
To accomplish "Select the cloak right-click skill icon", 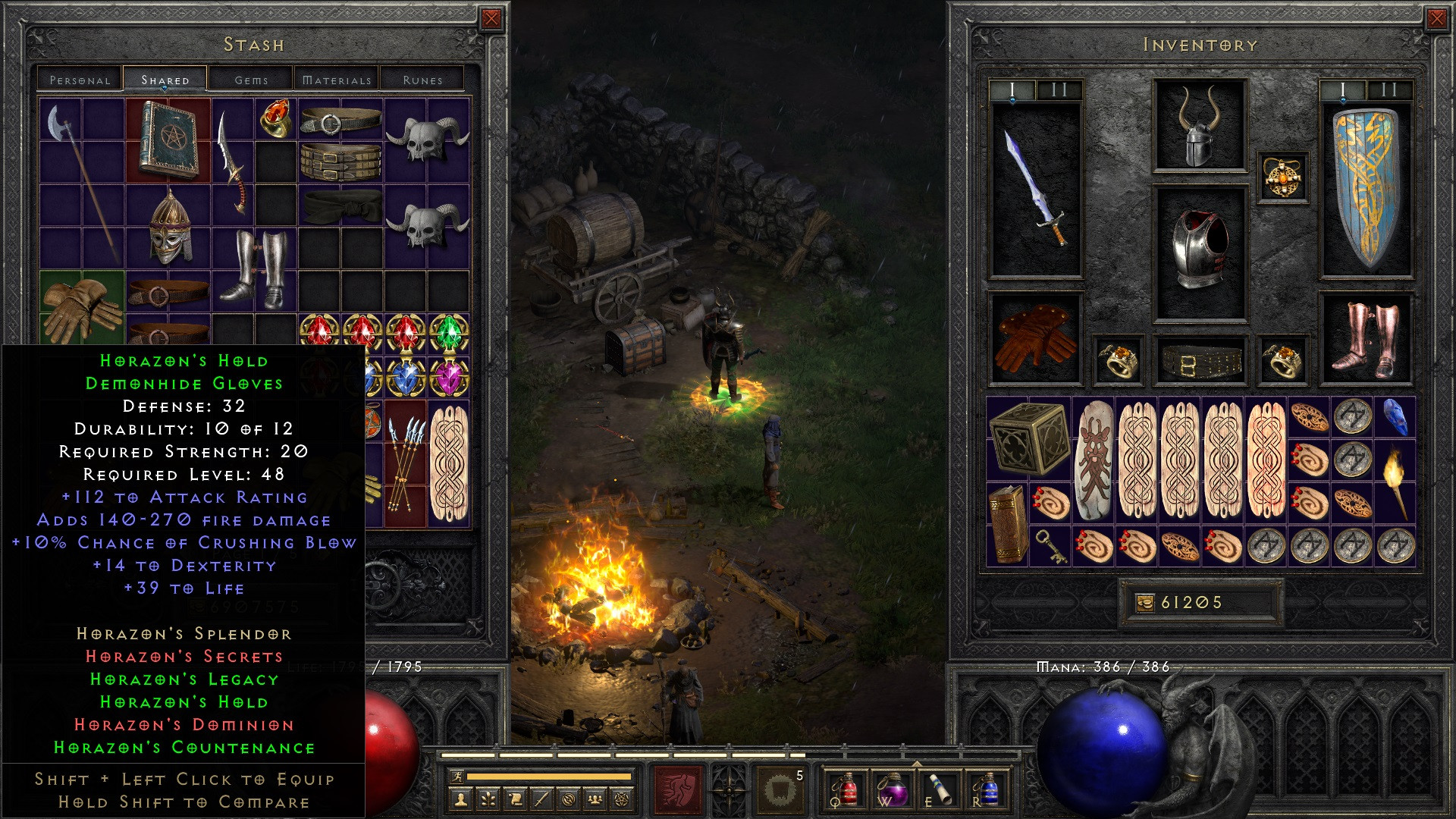I will 780,791.
